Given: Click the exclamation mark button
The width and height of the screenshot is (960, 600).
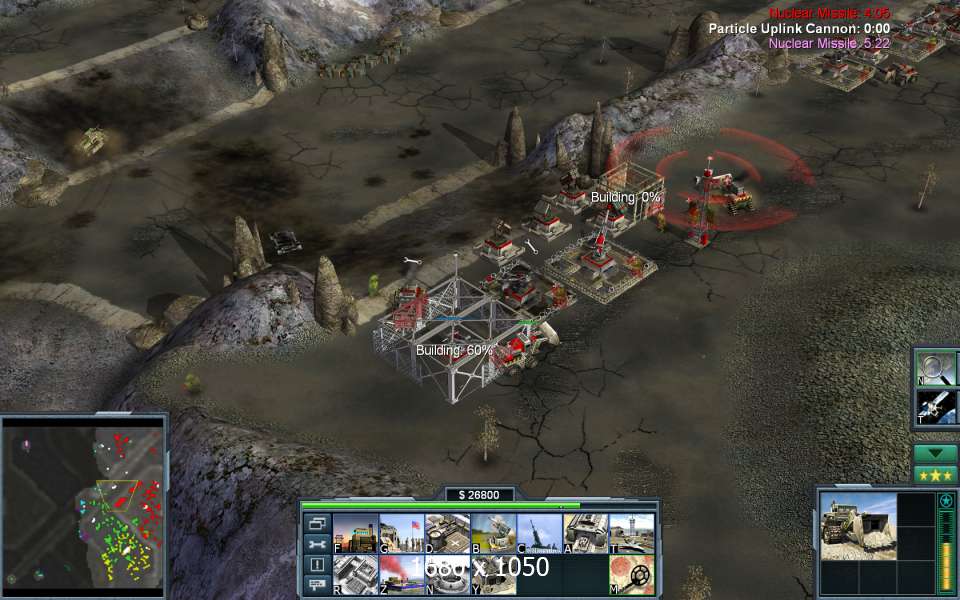Looking at the screenshot, I should 317,564.
